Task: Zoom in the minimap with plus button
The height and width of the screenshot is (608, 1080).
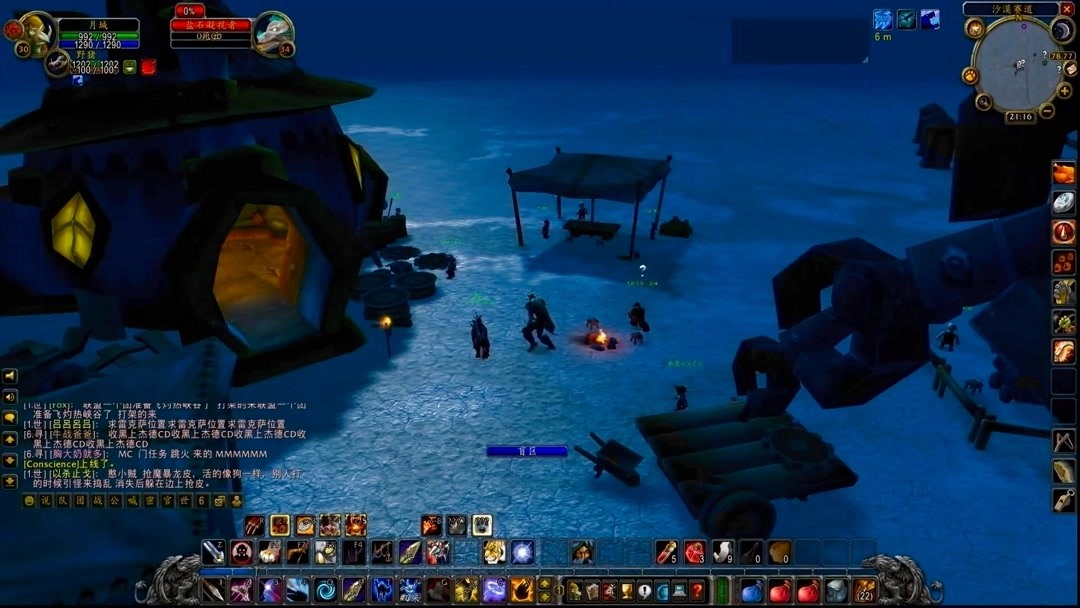Action: point(1064,90)
